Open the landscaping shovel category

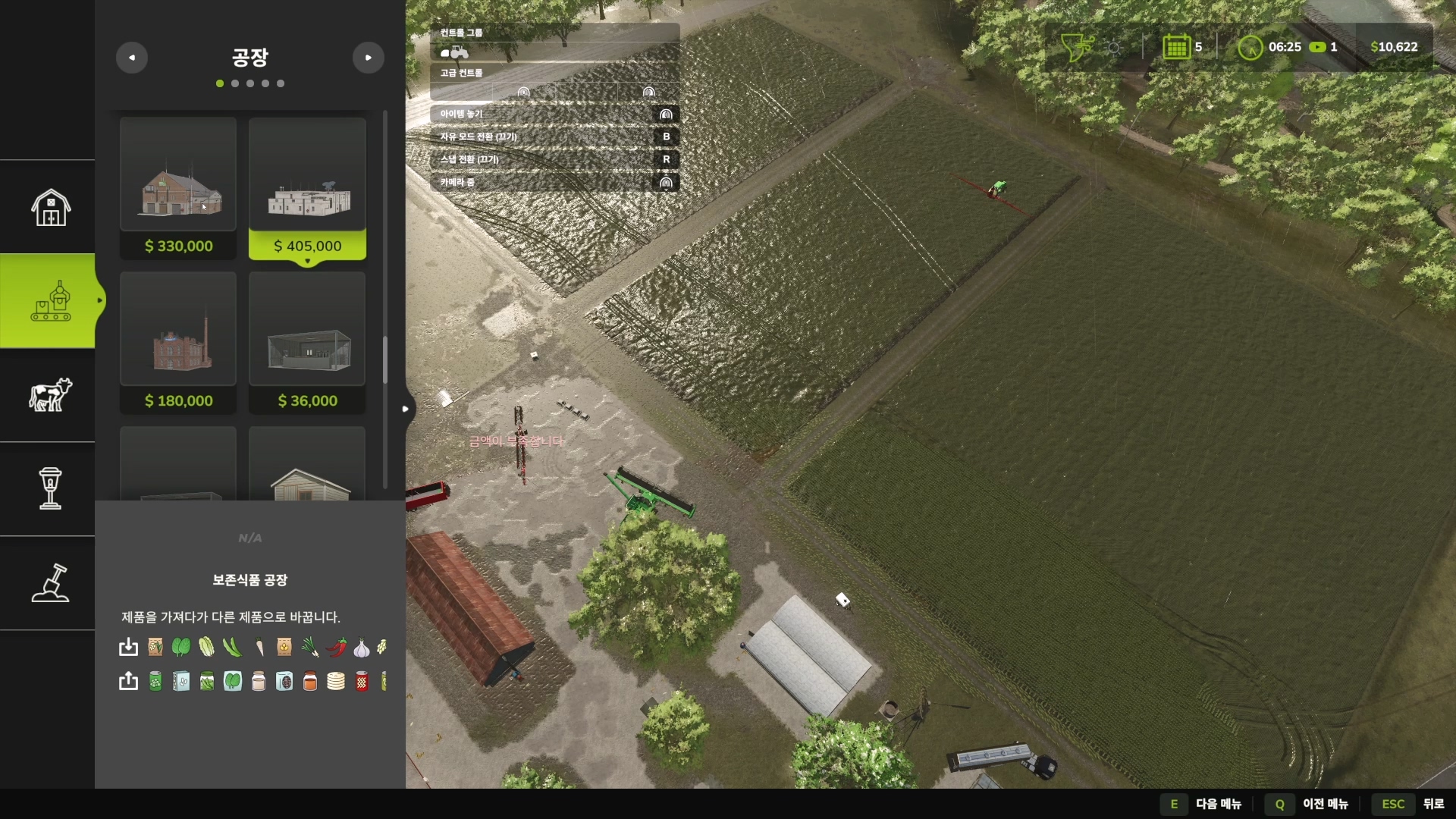tap(50, 582)
